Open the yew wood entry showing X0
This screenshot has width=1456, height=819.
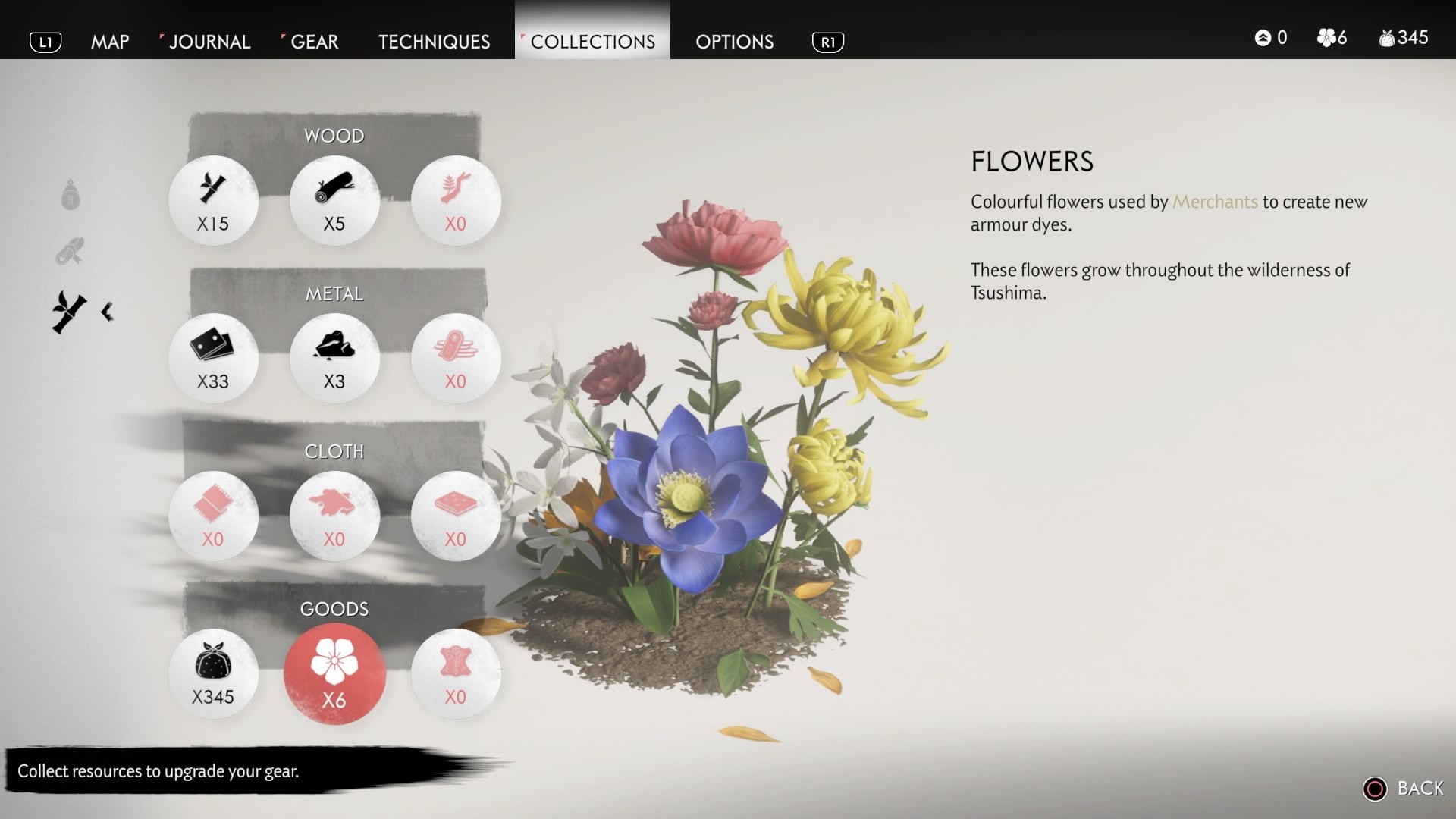coord(455,200)
